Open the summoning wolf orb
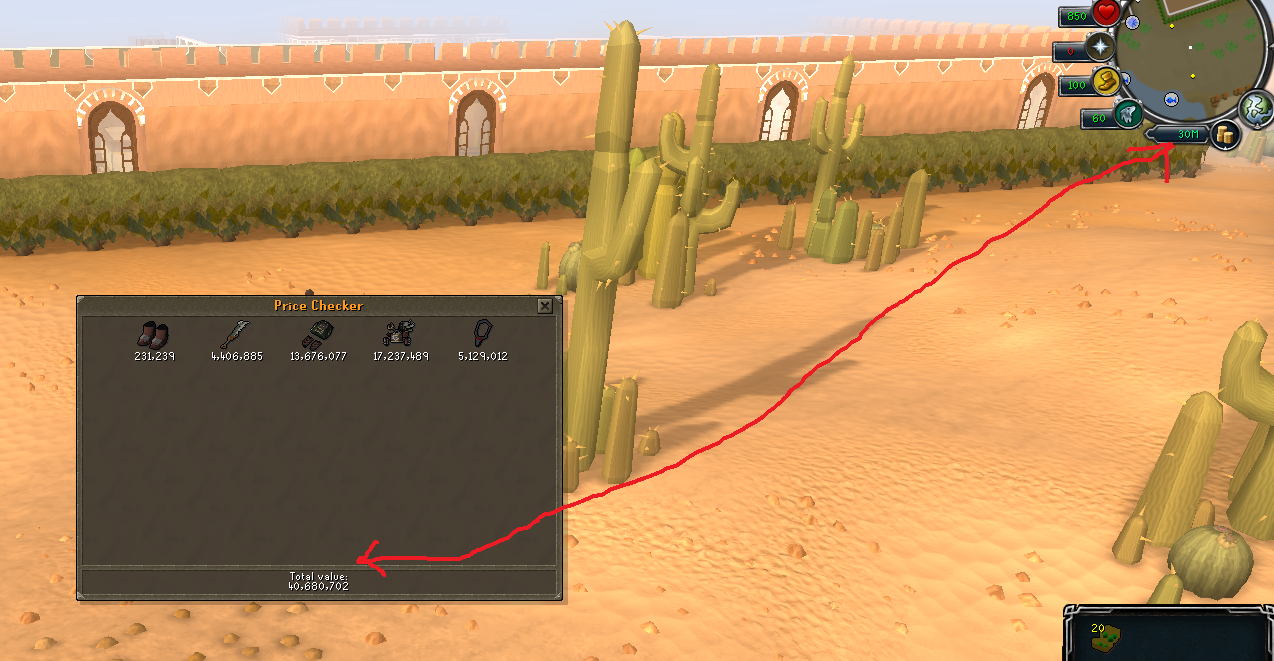 1129,115
